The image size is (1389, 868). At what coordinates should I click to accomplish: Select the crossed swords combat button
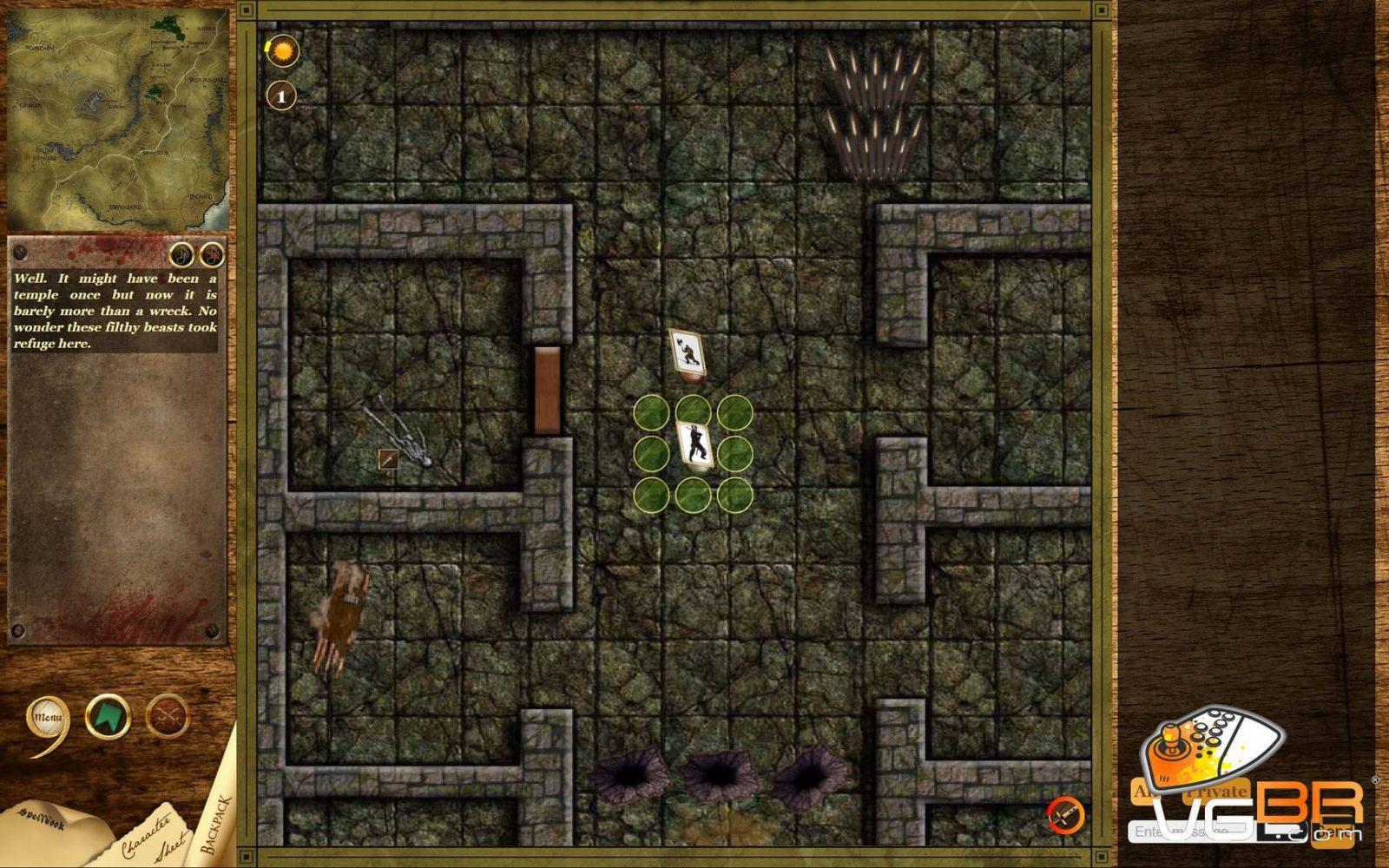pos(167,718)
